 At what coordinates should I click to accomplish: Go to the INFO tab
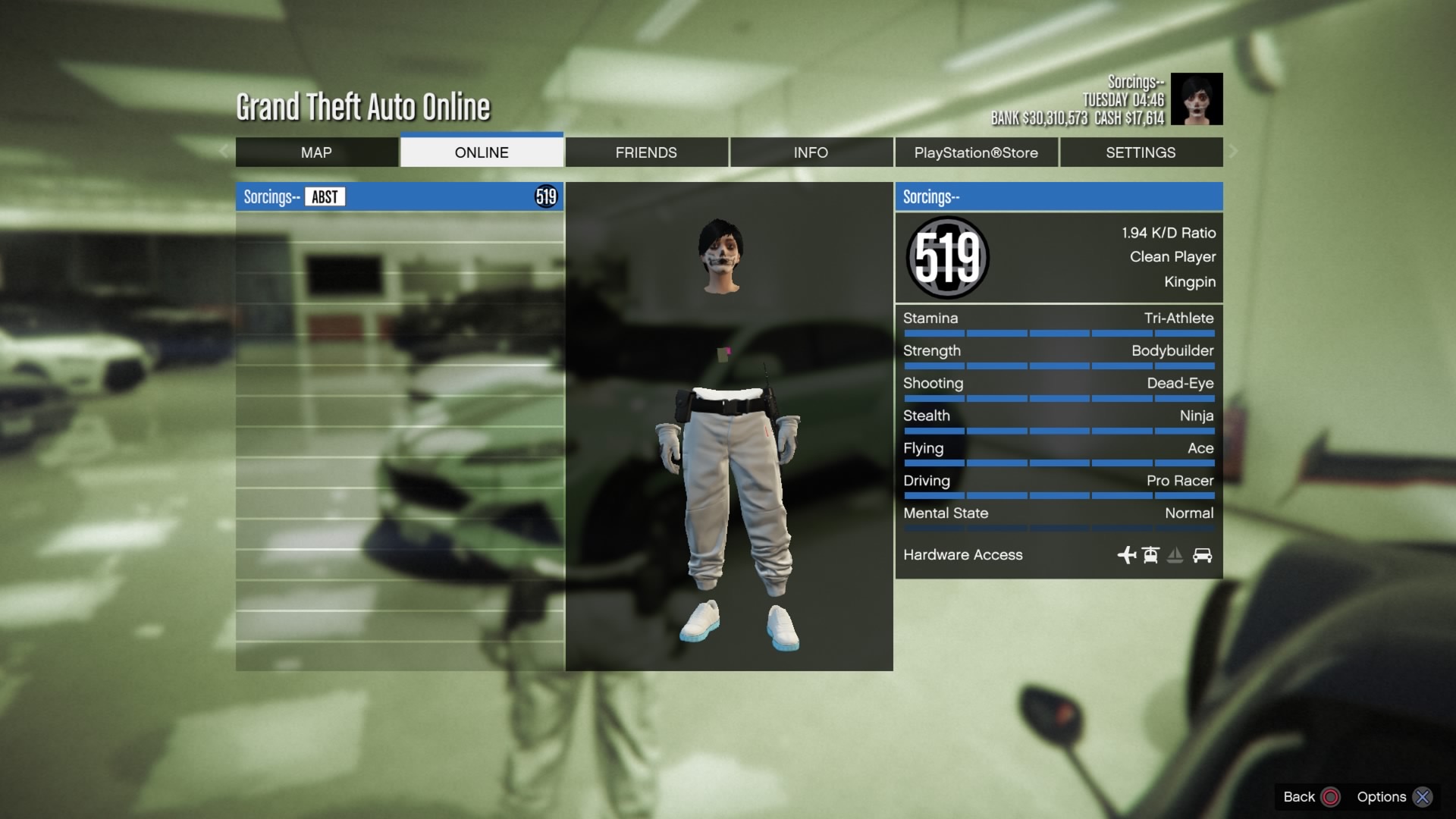pos(811,152)
